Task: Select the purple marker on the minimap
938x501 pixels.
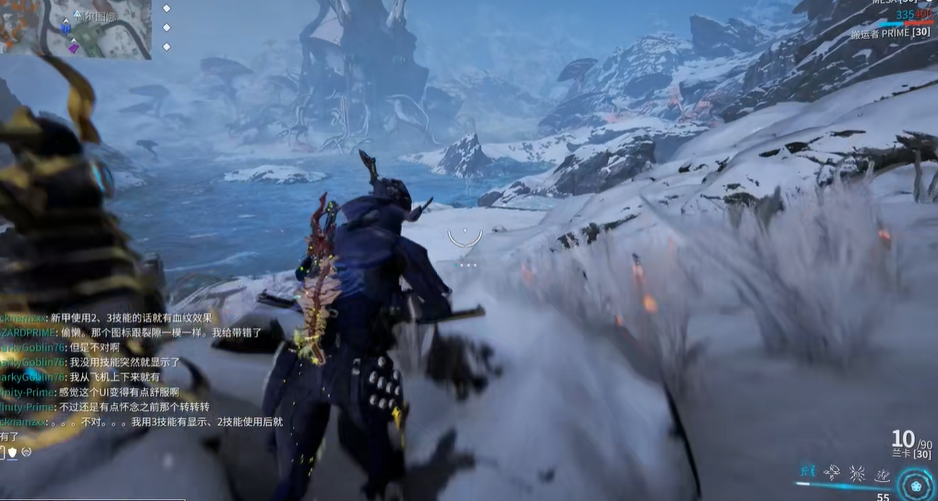Action: (73, 47)
